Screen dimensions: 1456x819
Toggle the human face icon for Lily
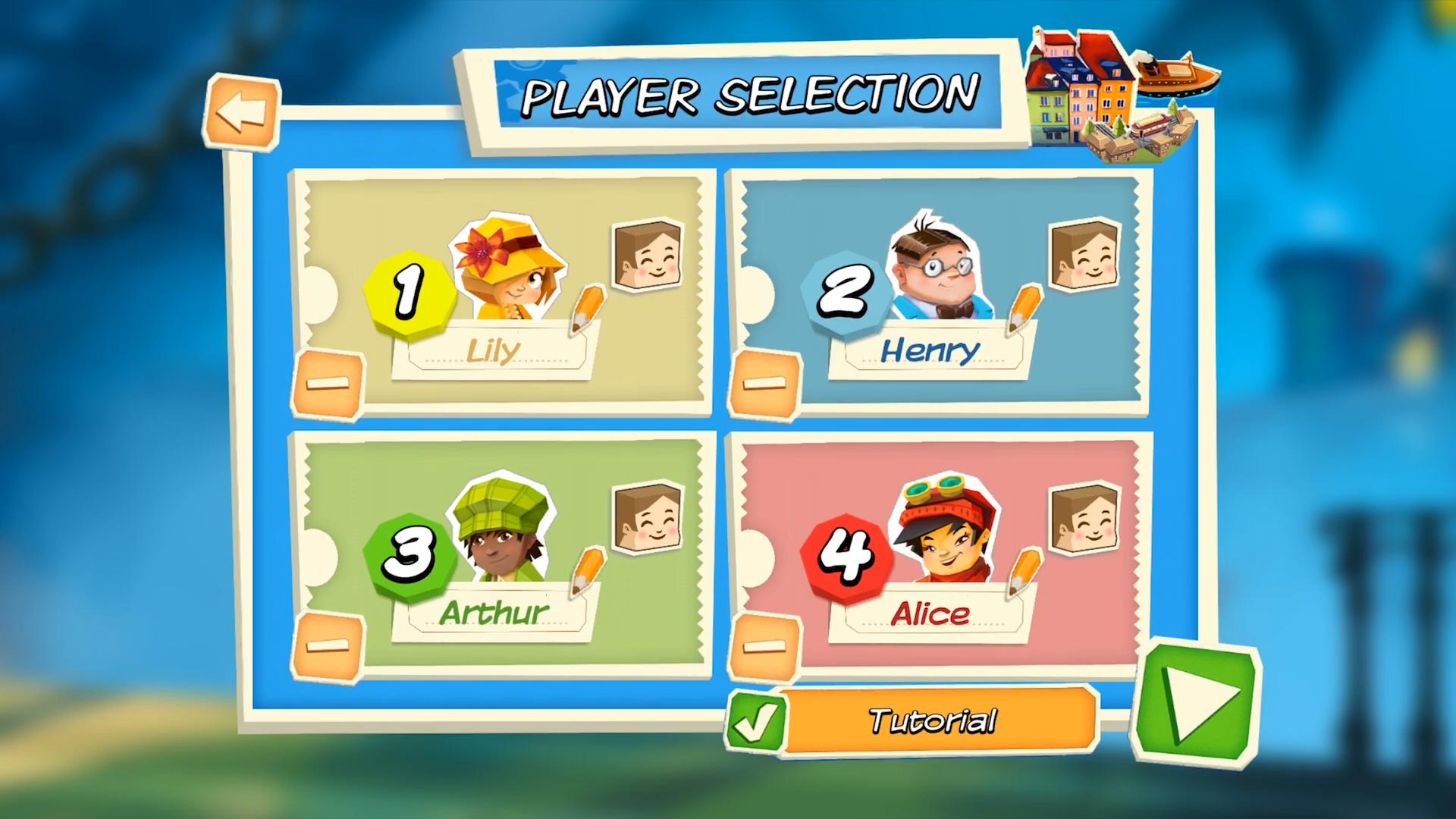point(648,256)
